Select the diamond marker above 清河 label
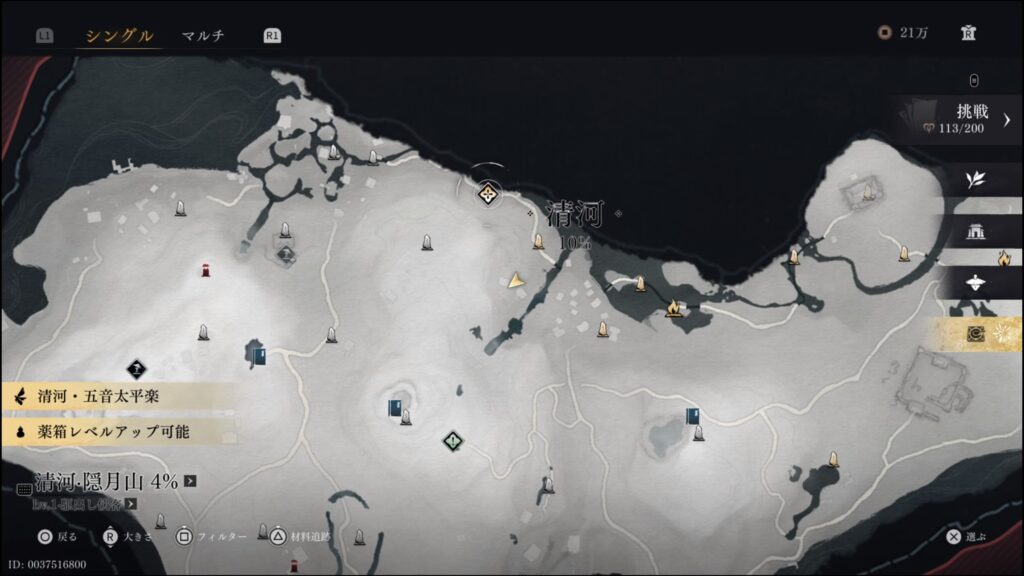This screenshot has height=576, width=1024. 488,194
